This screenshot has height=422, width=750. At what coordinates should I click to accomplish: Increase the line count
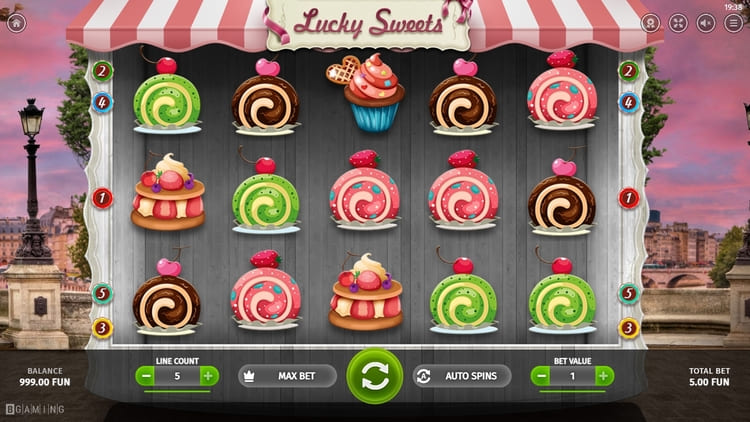coord(208,376)
